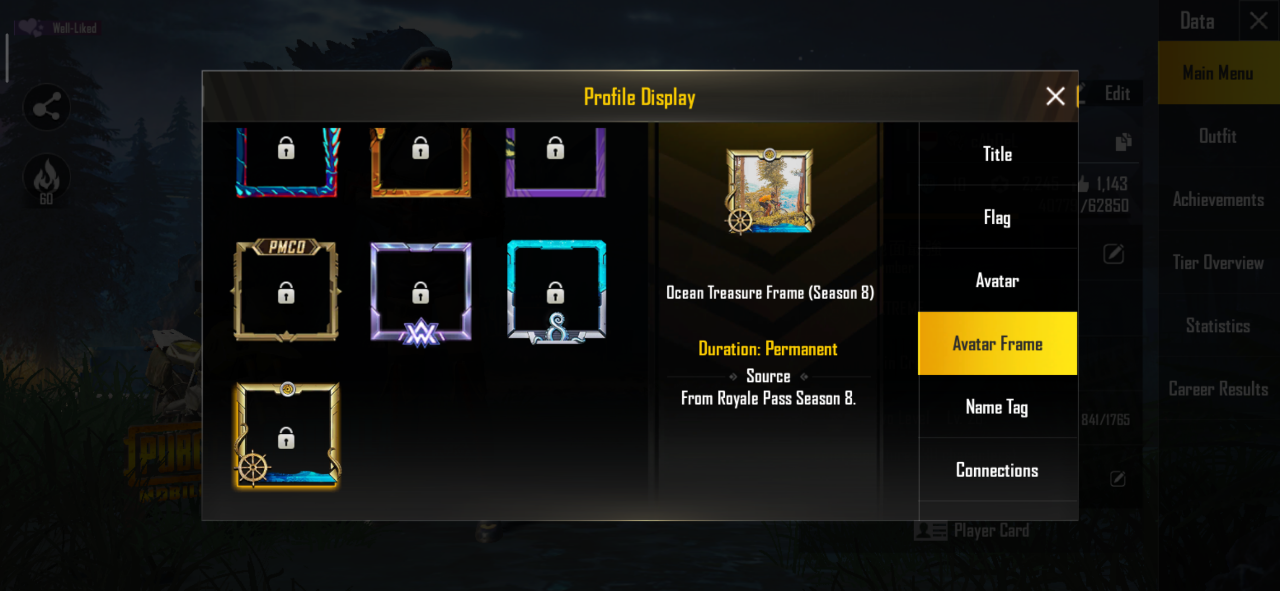Select the locked PMCO avatar frame
This screenshot has width=1280, height=591.
point(286,291)
